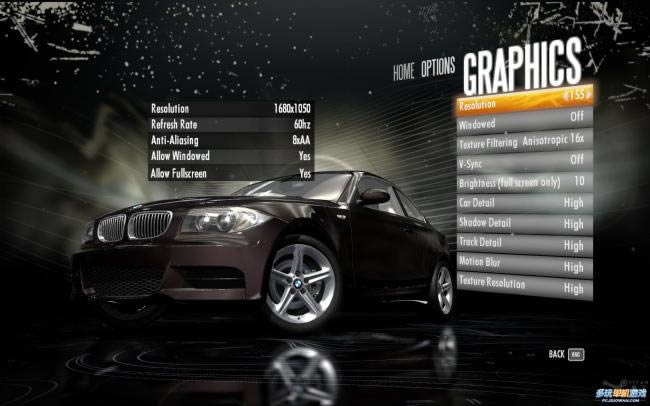Pick the Track Detail setting
This screenshot has height=406, width=650.
tap(520, 244)
